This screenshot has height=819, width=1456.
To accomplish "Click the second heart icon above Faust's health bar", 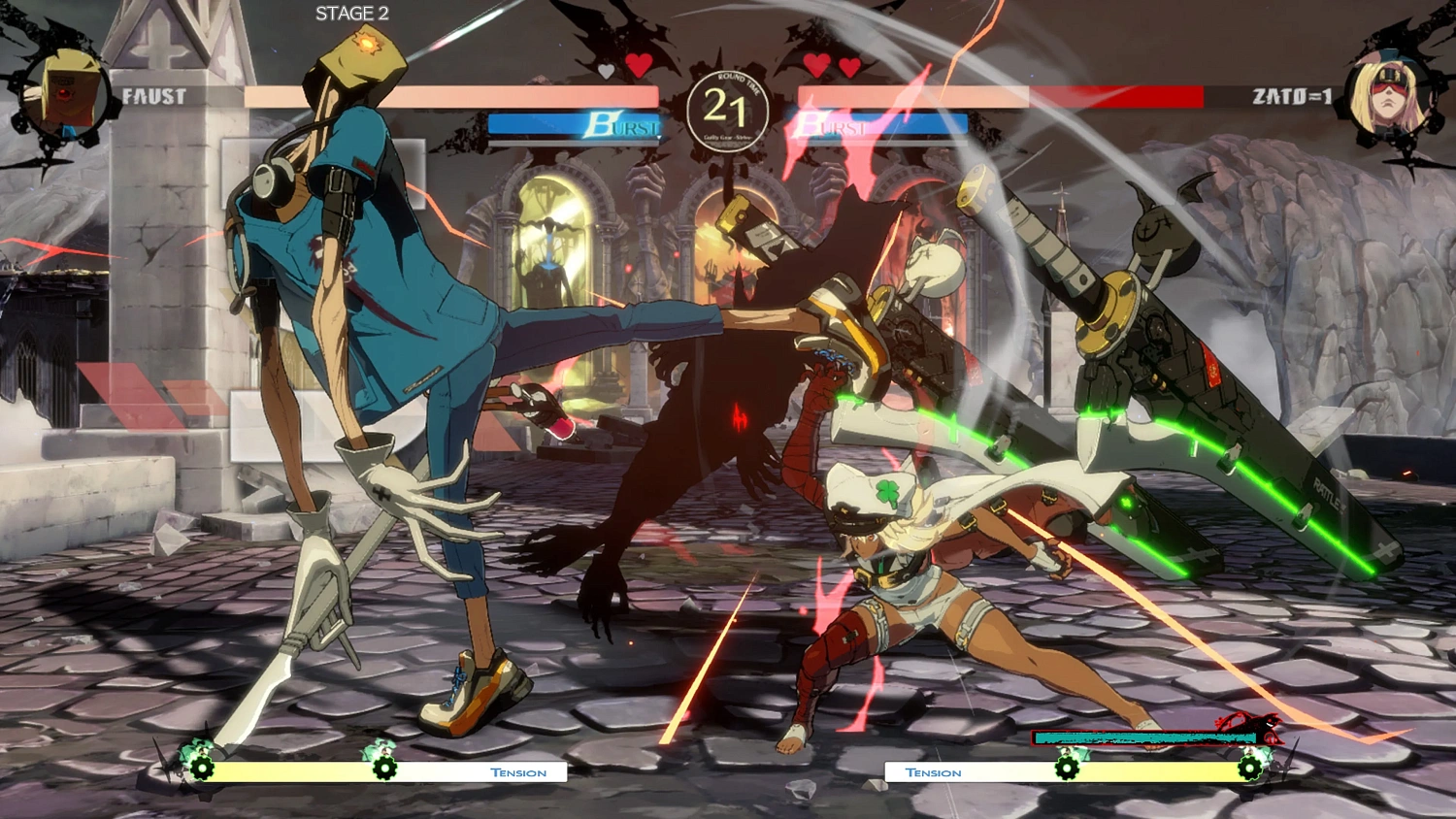I will pyautogui.click(x=638, y=68).
